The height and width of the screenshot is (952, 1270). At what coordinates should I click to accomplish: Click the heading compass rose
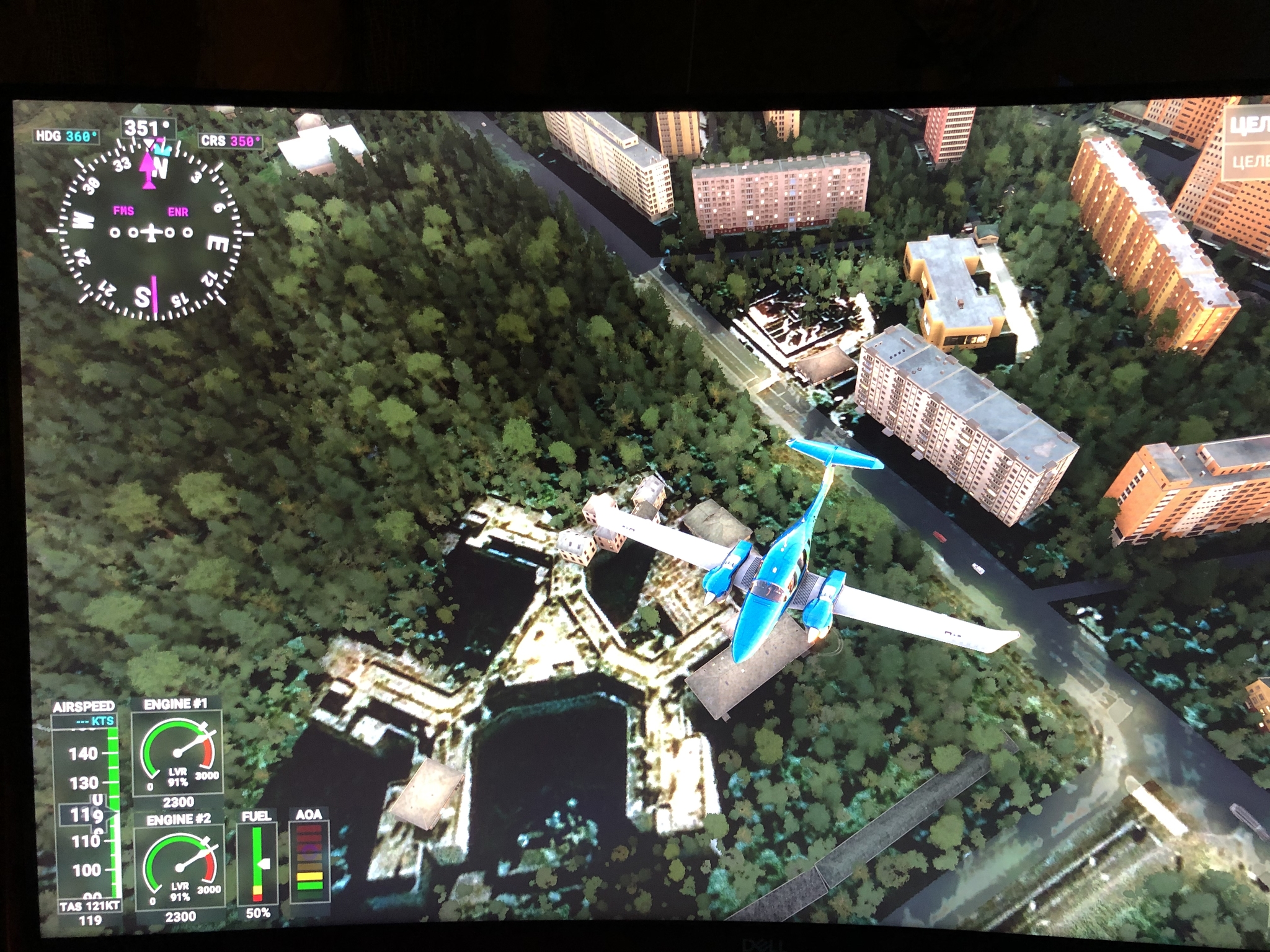tap(151, 232)
